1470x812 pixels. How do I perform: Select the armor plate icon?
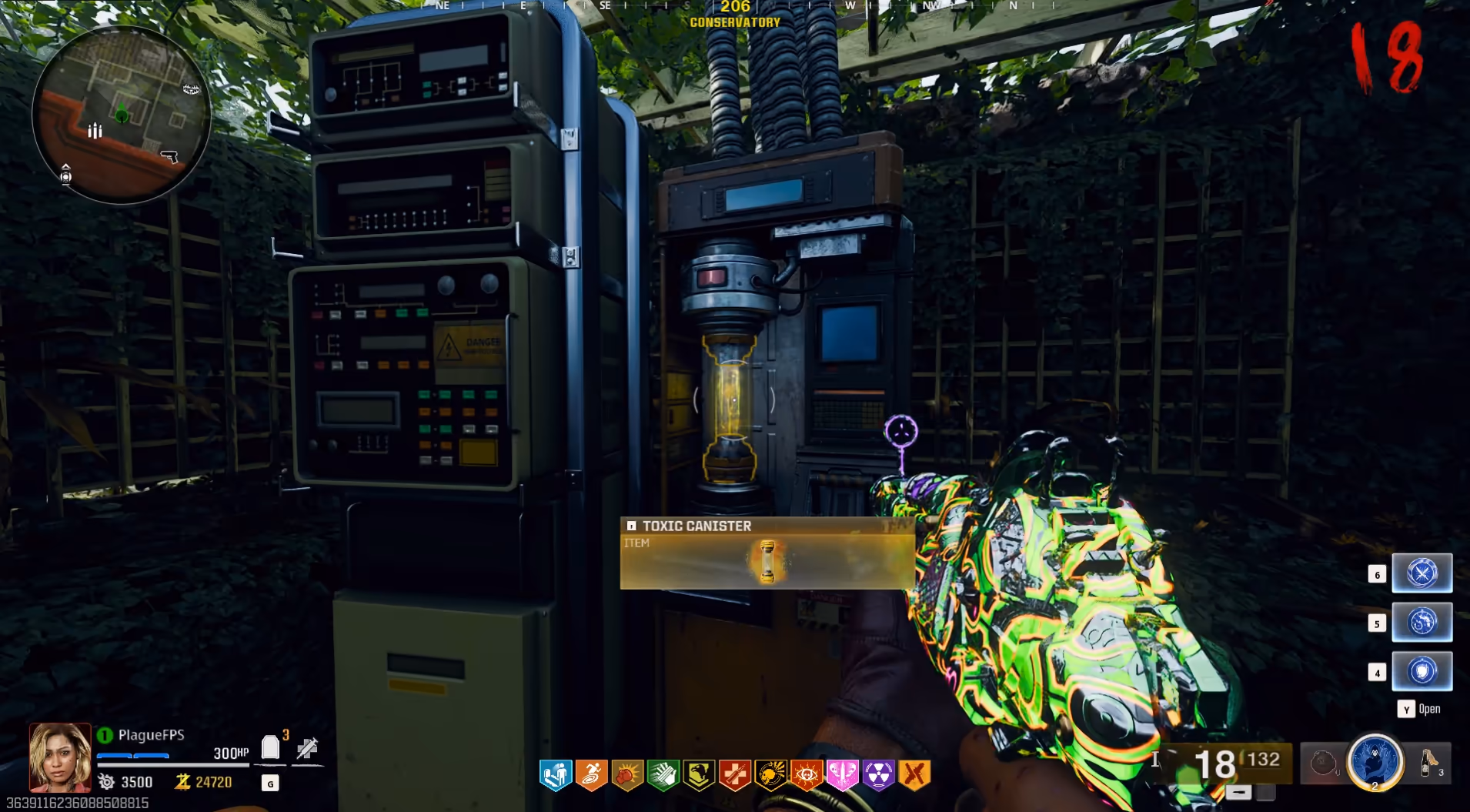(x=270, y=747)
